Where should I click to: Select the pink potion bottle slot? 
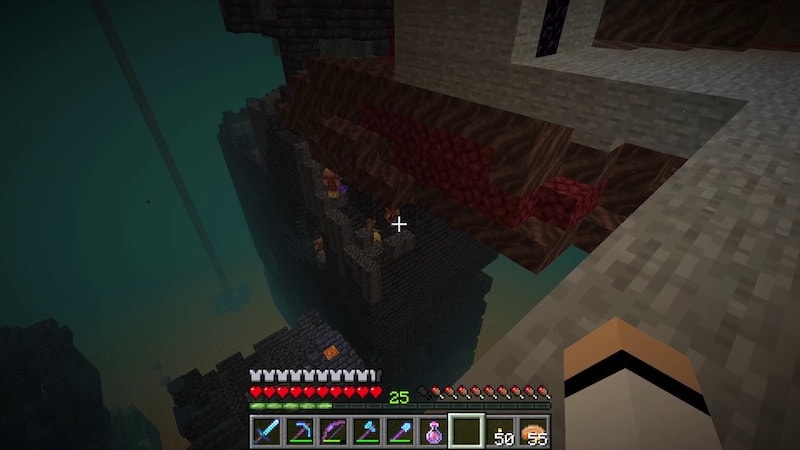point(434,432)
